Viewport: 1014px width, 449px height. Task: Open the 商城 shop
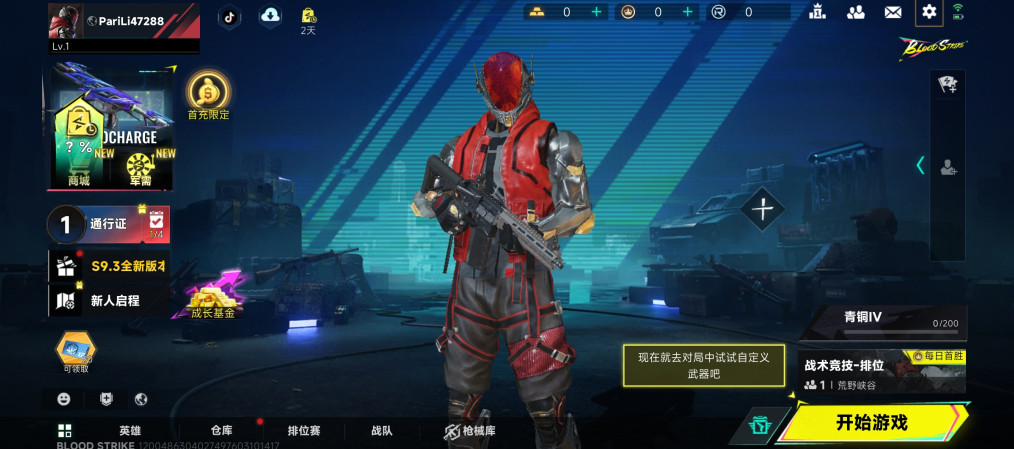pos(78,155)
